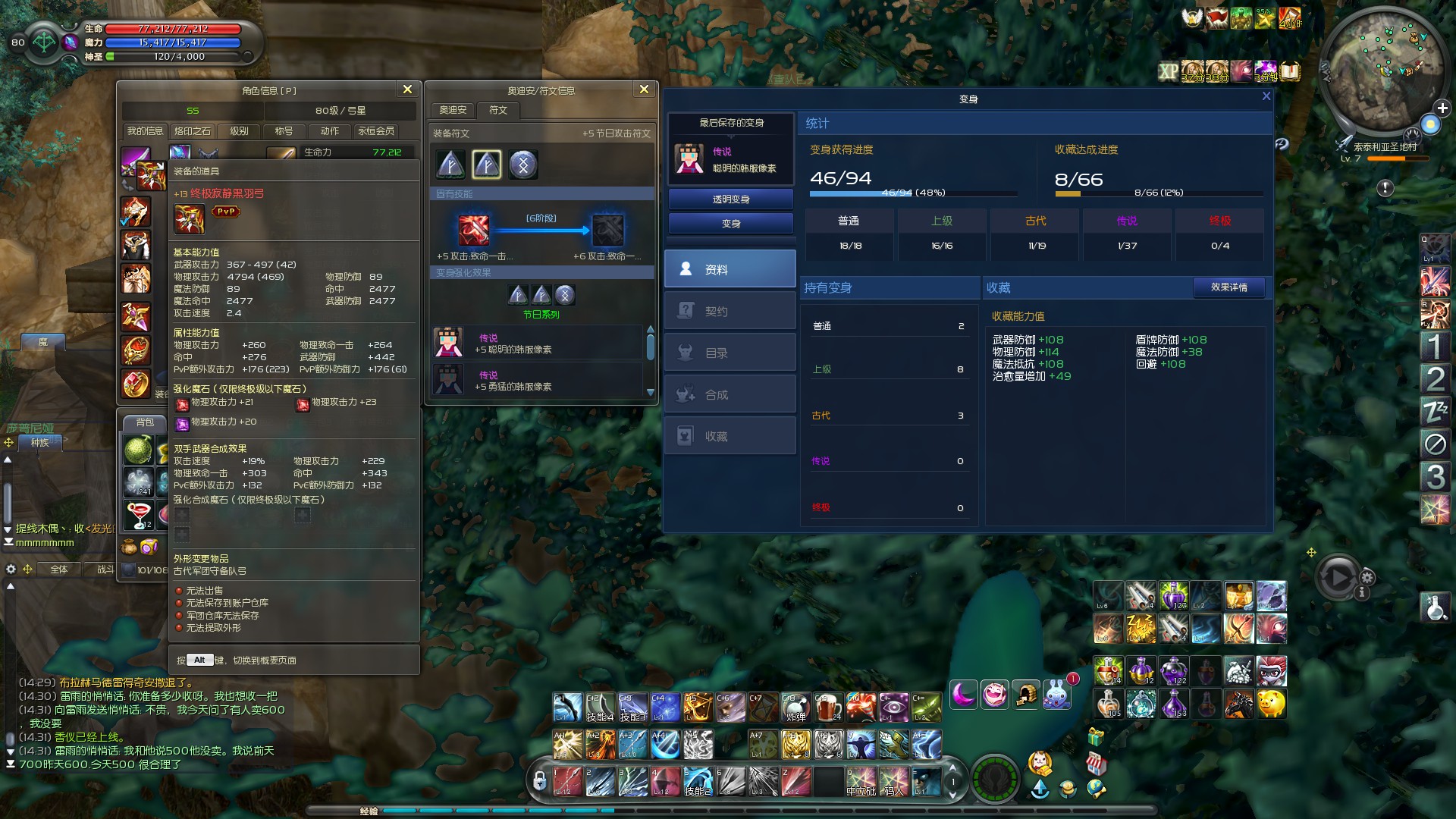Close the character info window
The height and width of the screenshot is (819, 1456).
point(407,89)
